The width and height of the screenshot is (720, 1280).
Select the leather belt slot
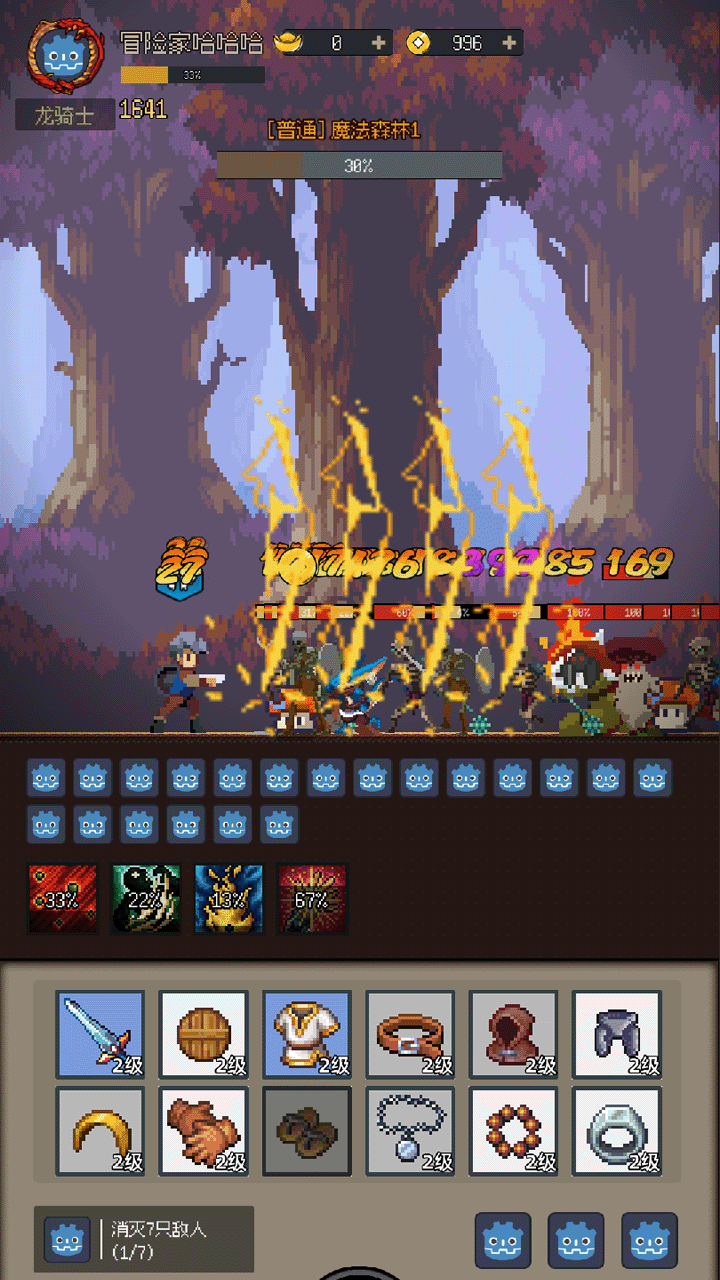[409, 1035]
